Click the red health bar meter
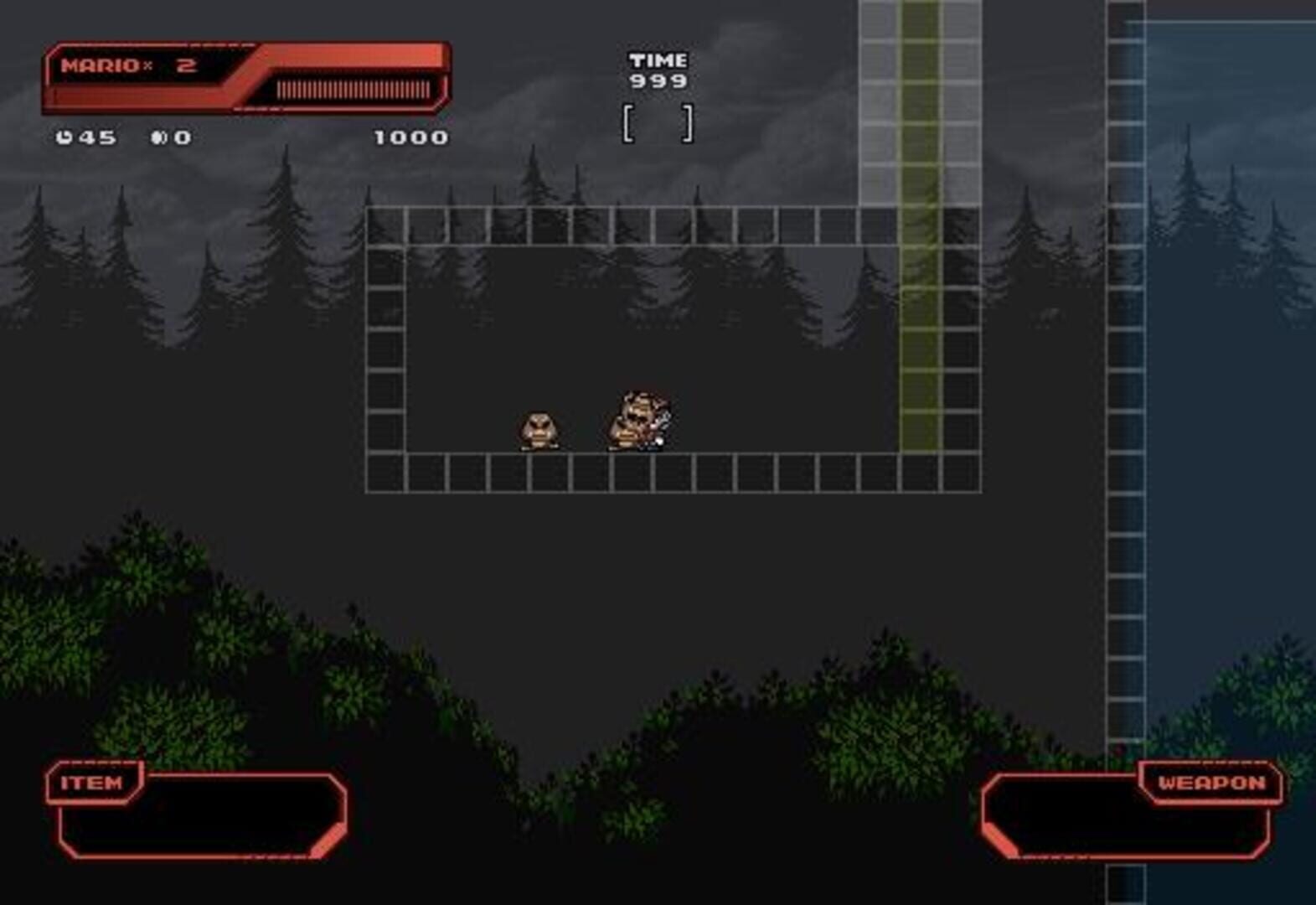Viewport: 1316px width, 905px height. (352, 88)
